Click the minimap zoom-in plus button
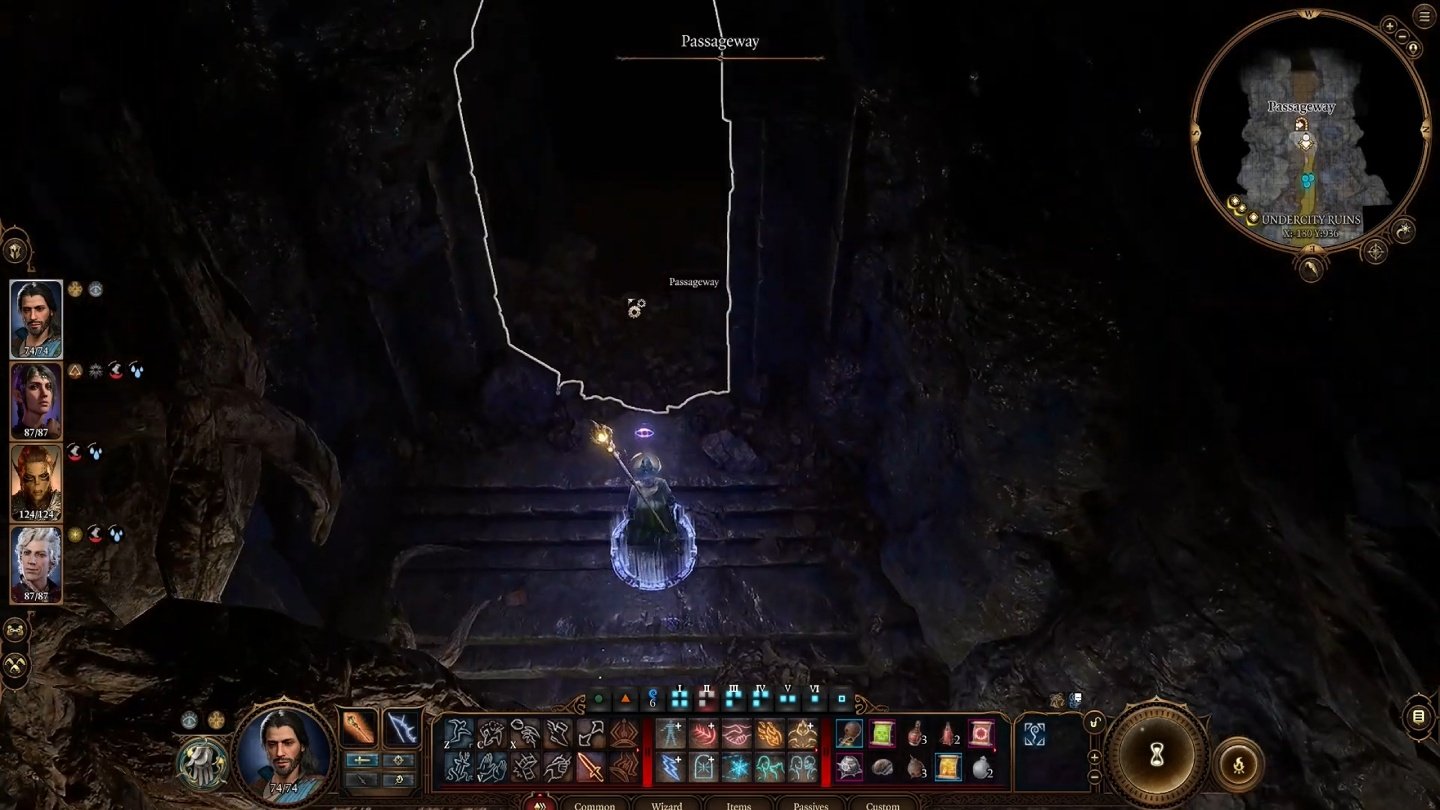 (1389, 26)
